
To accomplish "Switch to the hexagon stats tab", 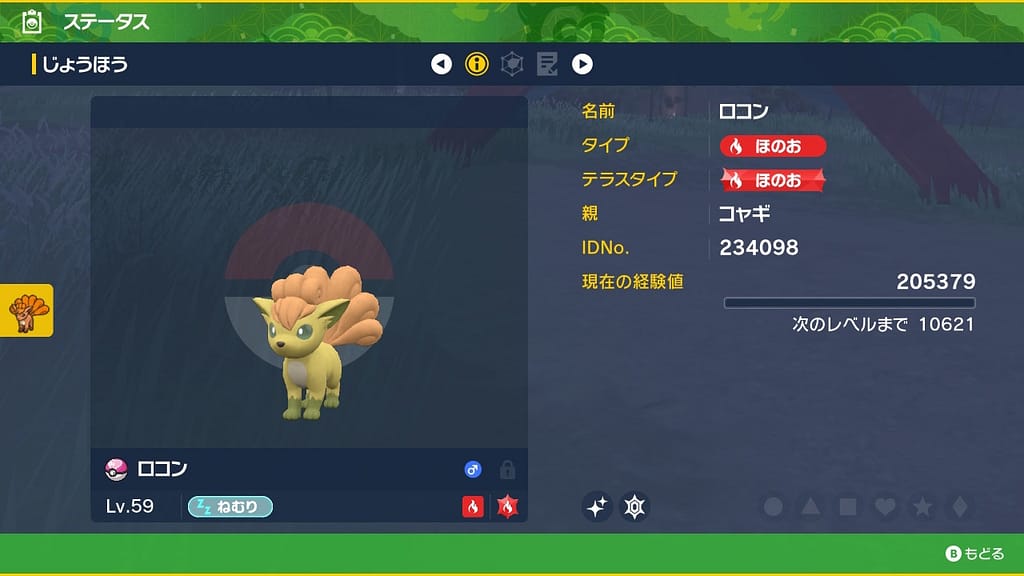I will click(512, 65).
